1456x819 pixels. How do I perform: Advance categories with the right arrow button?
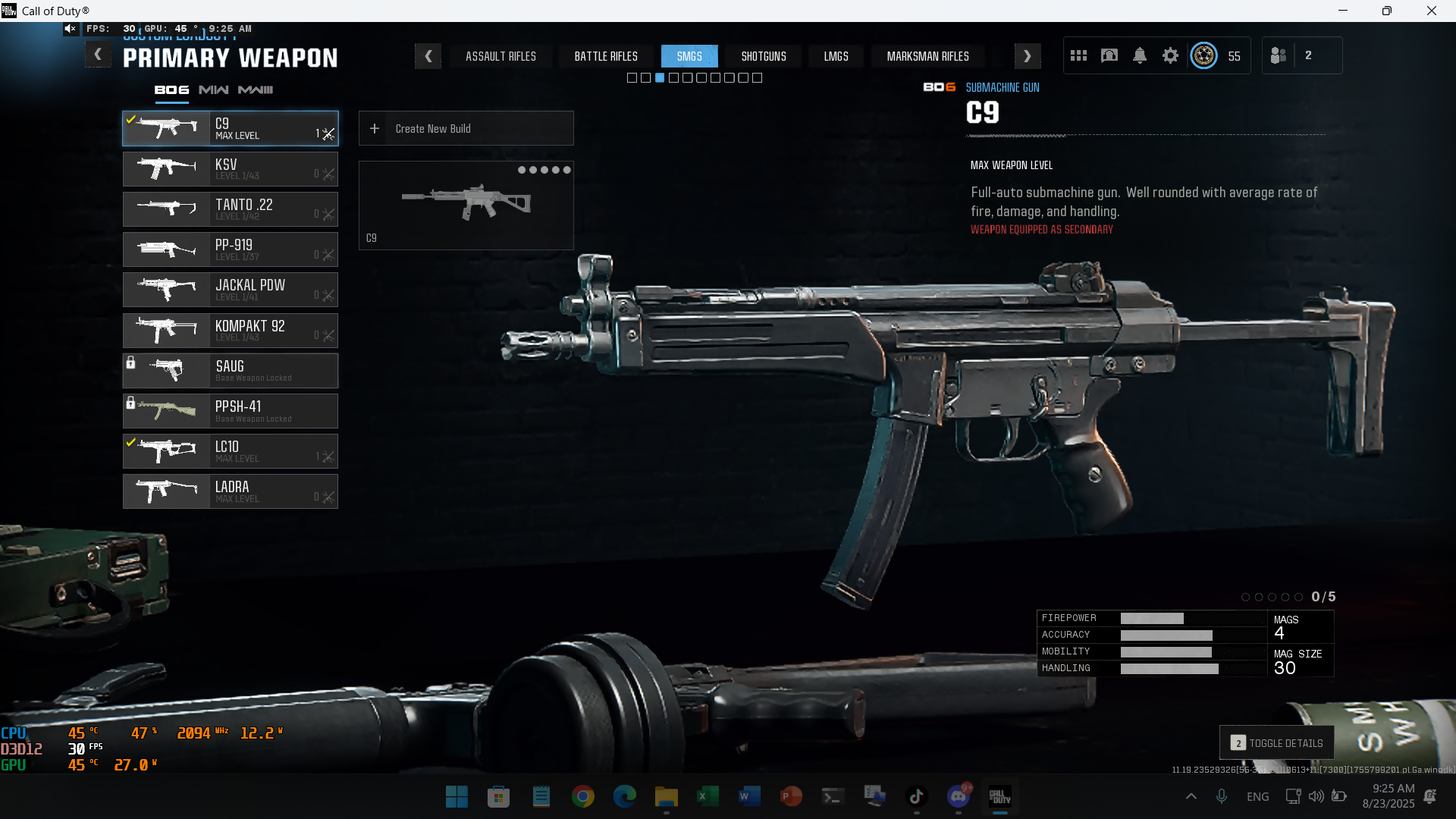1027,56
